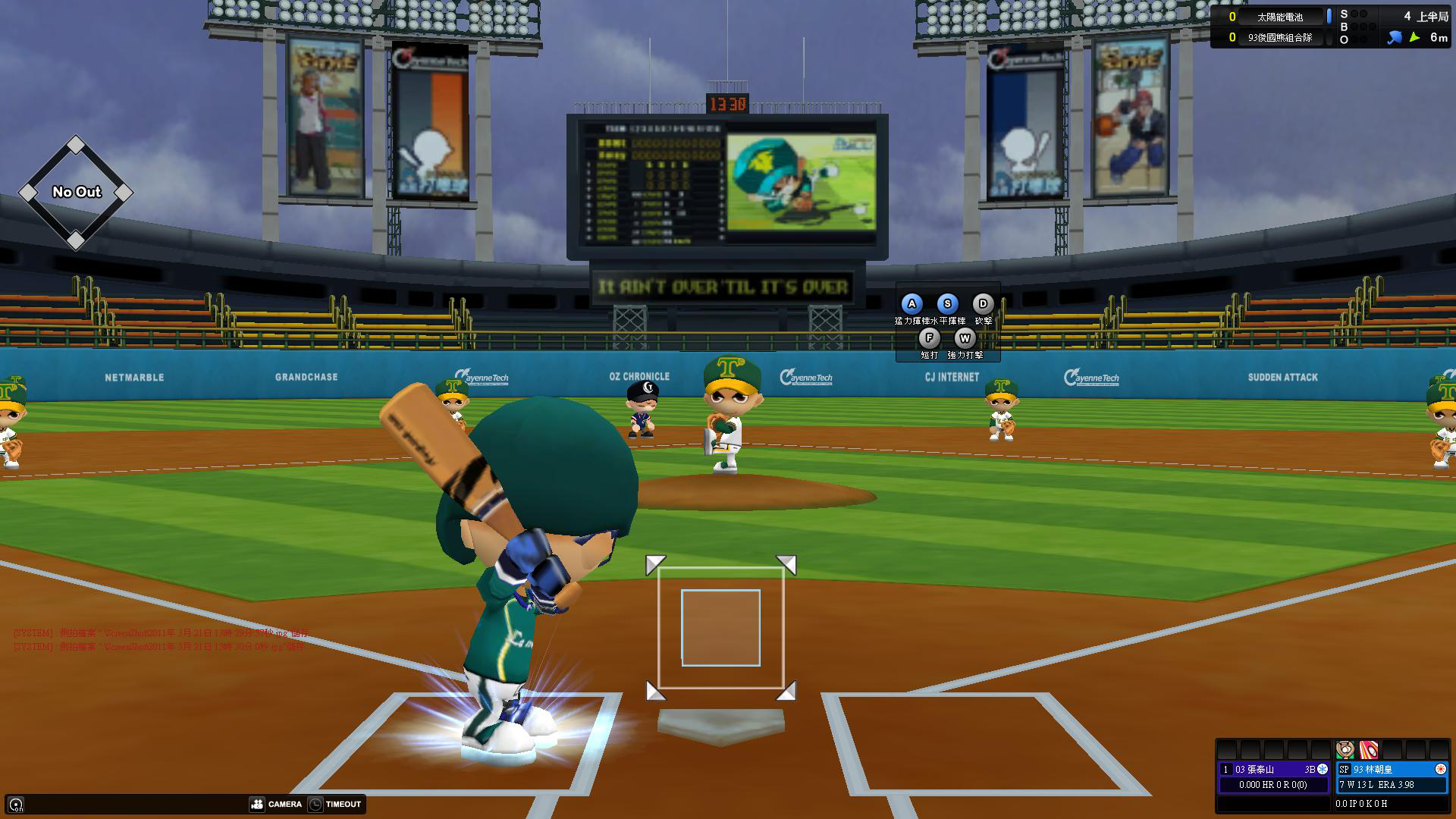Toggle the circular 'on' icon in bottom bar

pos(16,805)
